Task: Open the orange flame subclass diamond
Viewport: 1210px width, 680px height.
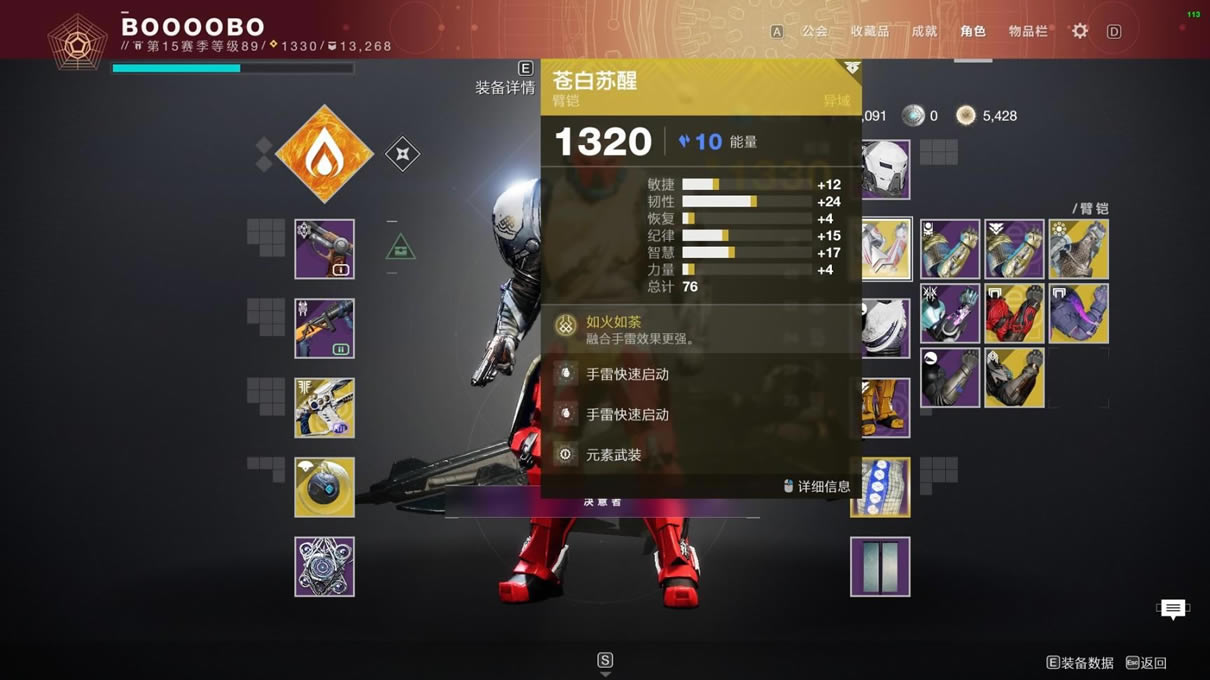Action: click(x=324, y=154)
